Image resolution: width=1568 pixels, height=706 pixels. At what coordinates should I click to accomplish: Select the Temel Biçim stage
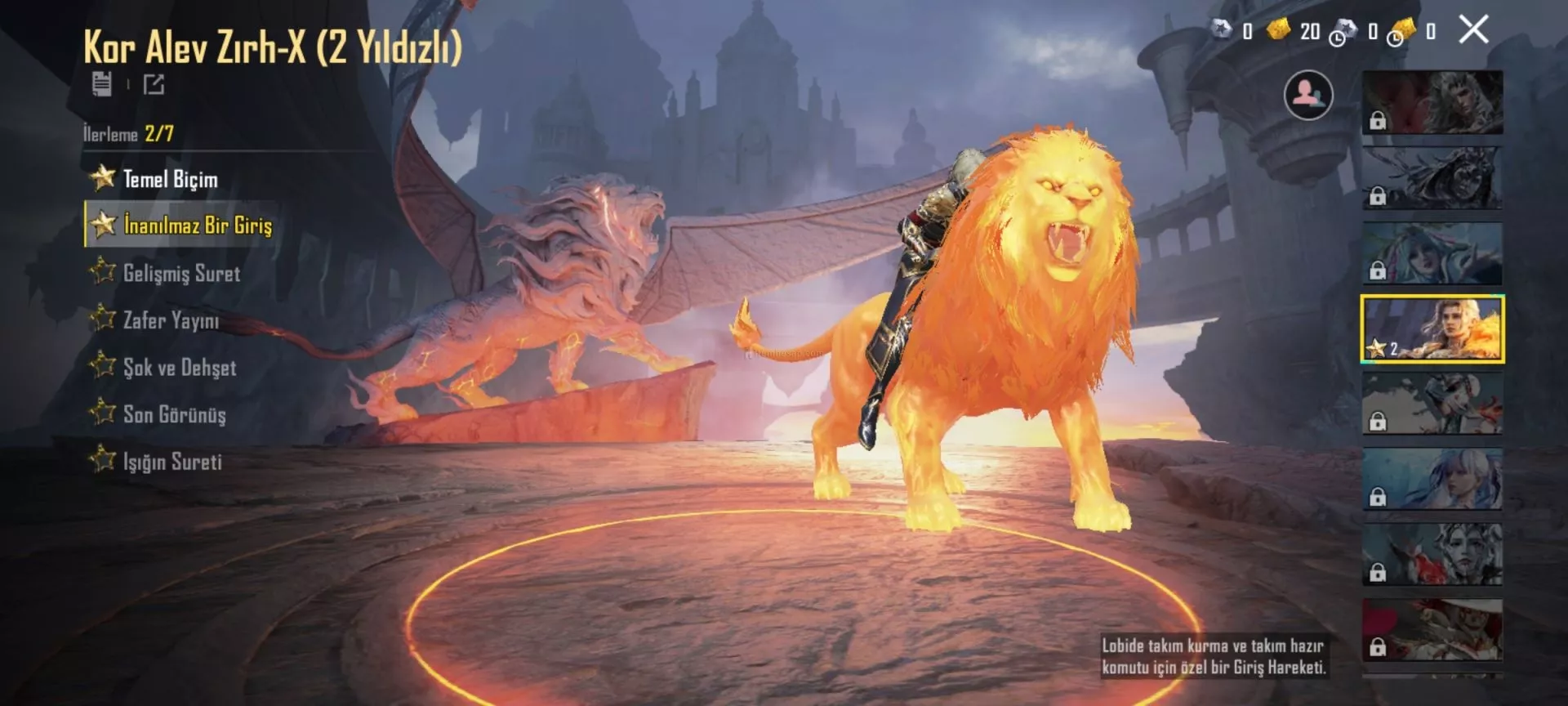click(170, 179)
